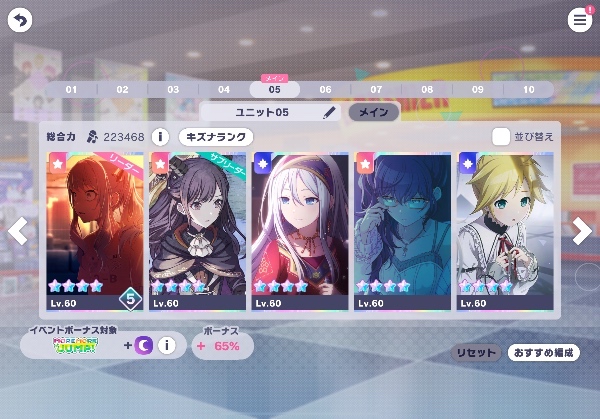Screen dimensions: 600x419
Task: Edit the ユニット05 name with pencil icon
Action: point(329,112)
